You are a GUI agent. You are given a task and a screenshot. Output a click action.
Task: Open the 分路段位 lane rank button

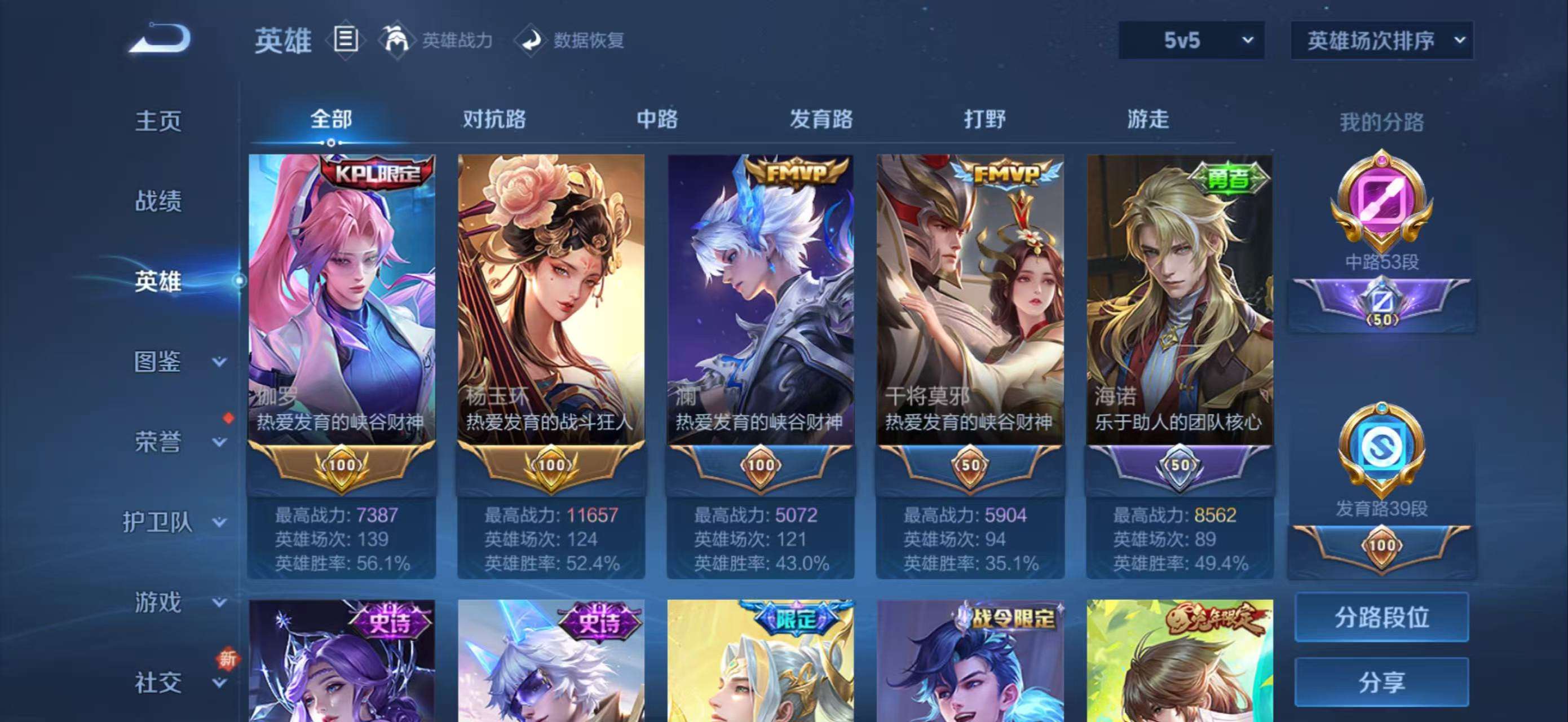point(1381,617)
